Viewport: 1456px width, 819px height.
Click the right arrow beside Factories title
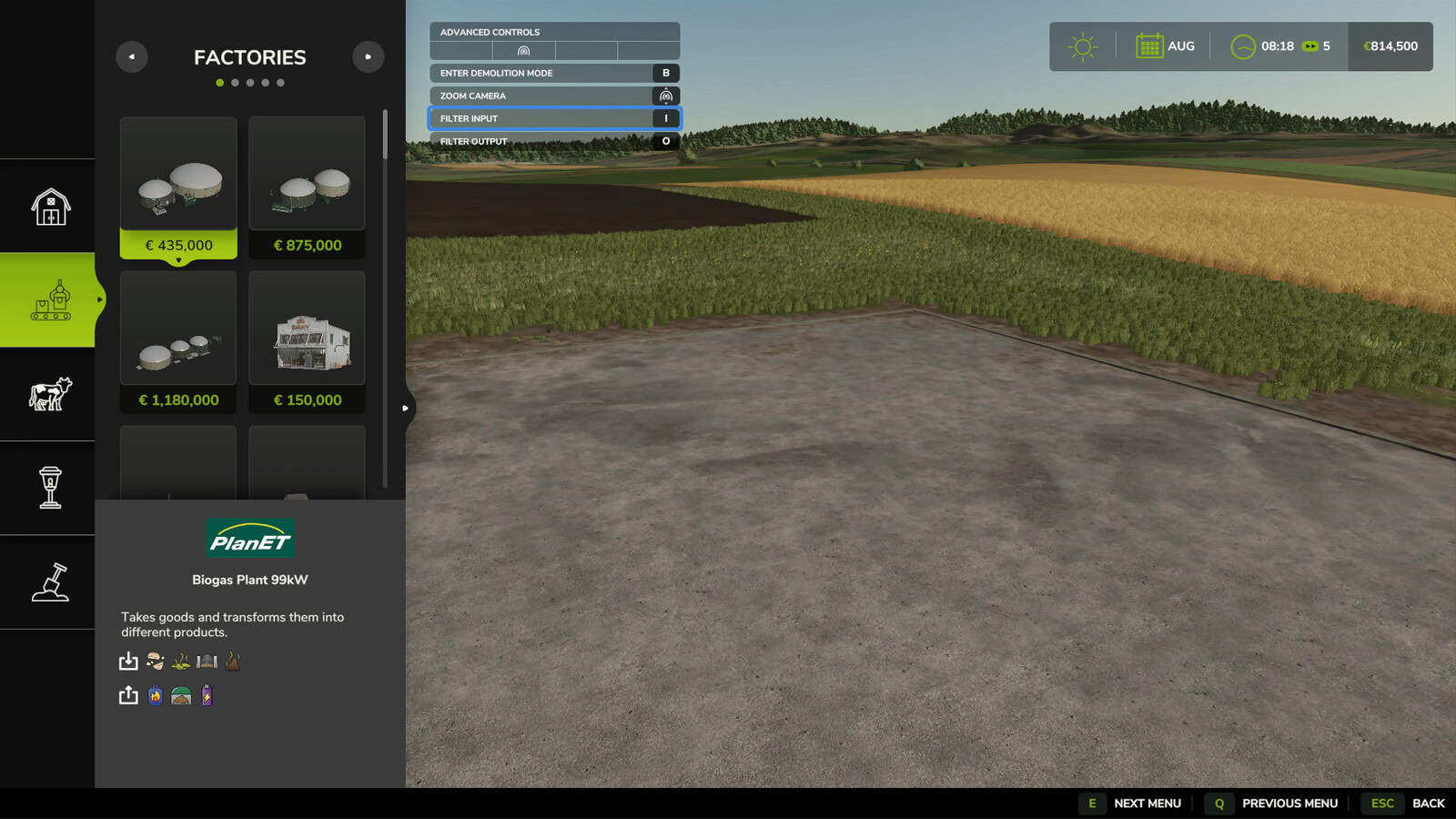[369, 56]
